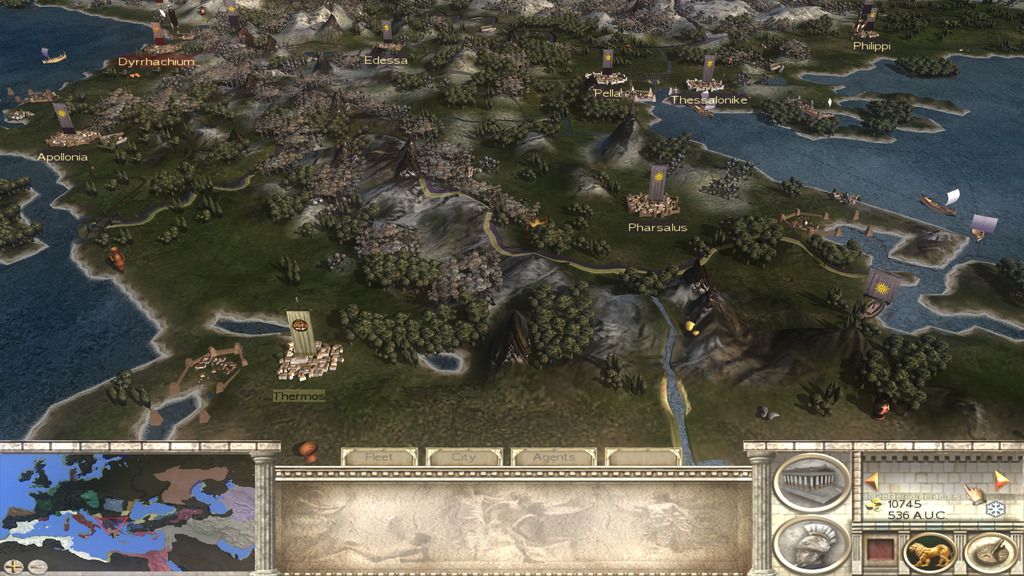Viewport: 1024px width, 576px height.
Task: Switch to the Fleet tab
Action: click(379, 457)
